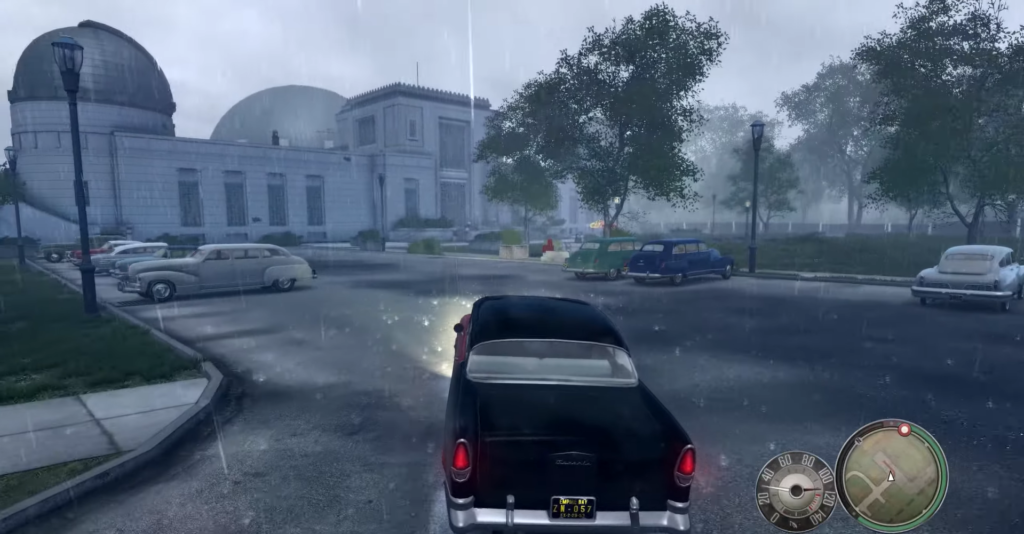Click the white player arrow on minimap
Screen dimensions: 1024x534
(x=890, y=476)
